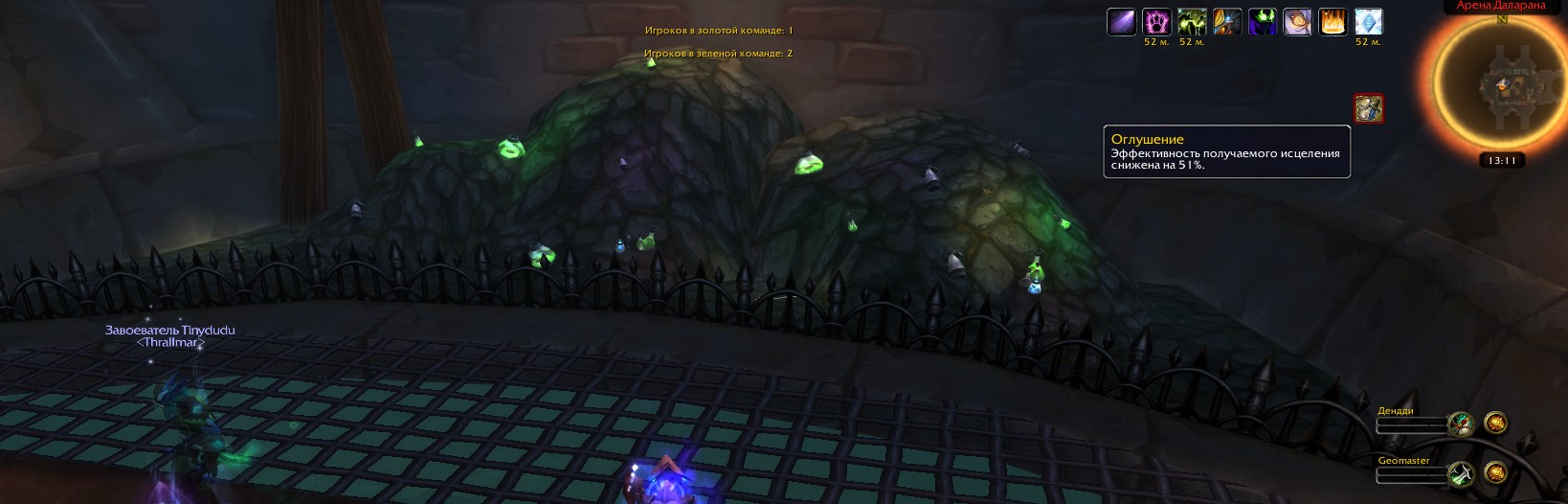Click the green glowing silhouettes buff icon
The width and height of the screenshot is (1568, 504).
point(1192,22)
